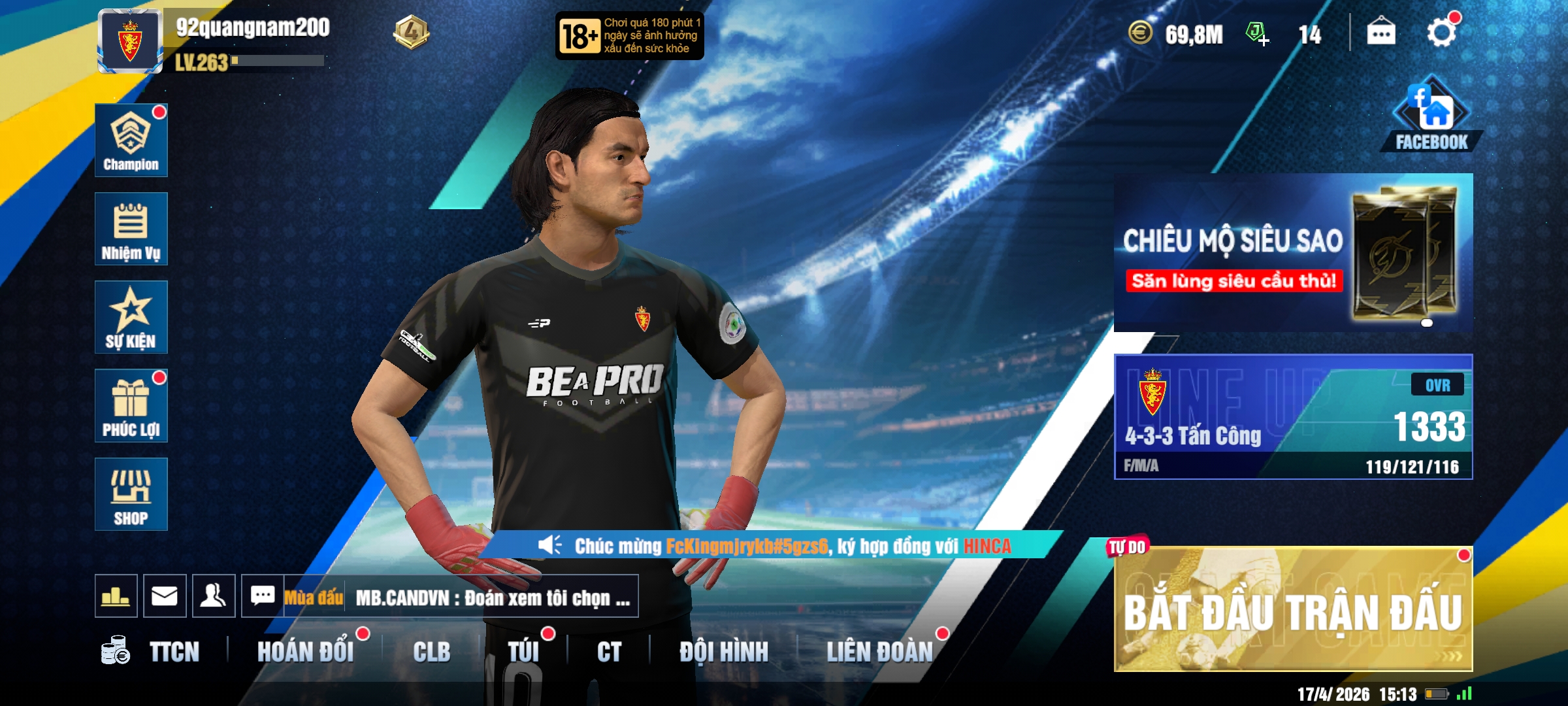Screen dimensions: 1568x706
Task: Open the Mùa đấu chat box
Action: (x=457, y=597)
